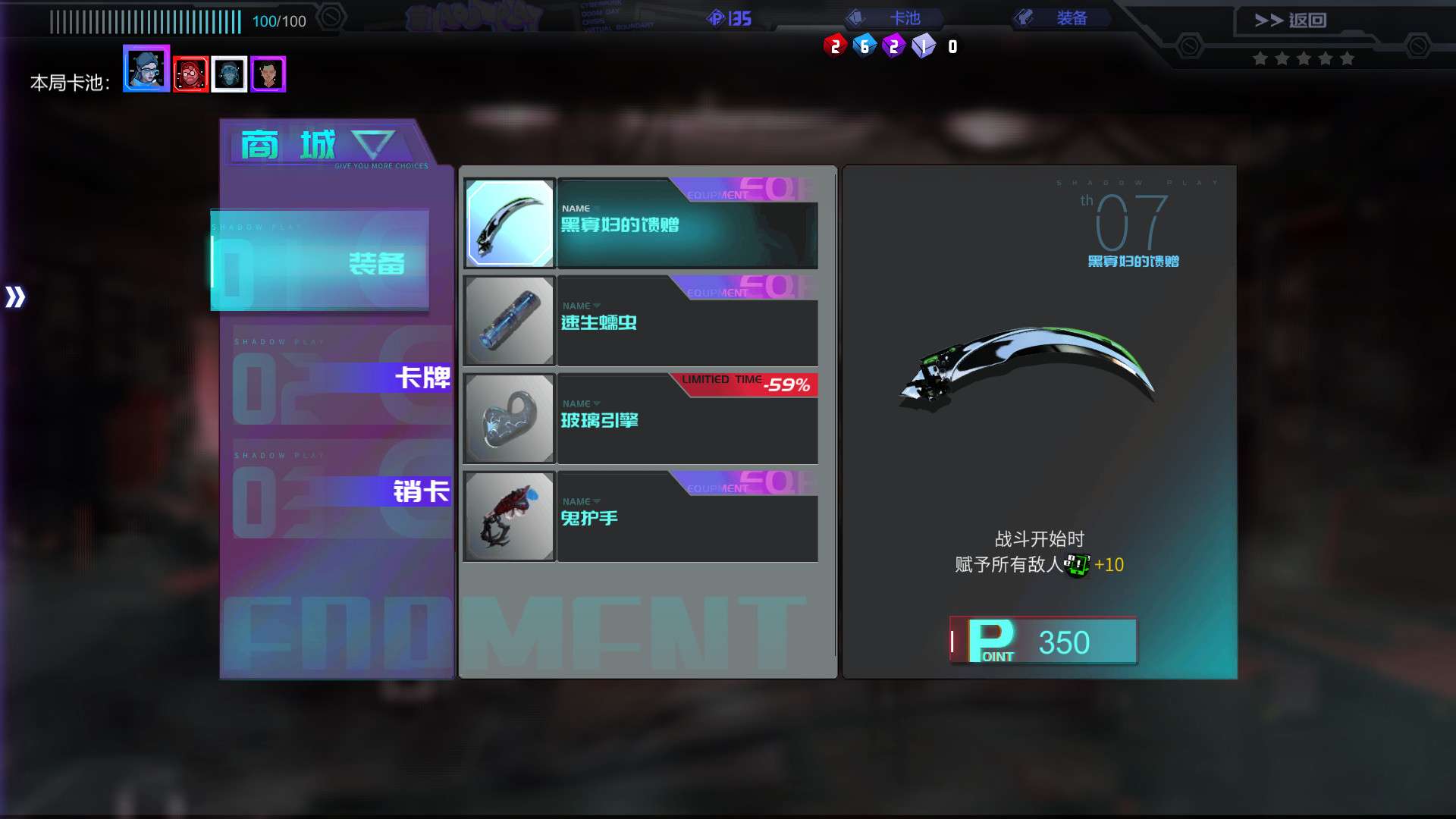The image size is (1456, 819).
Task: Switch to the 卡牌 shop category
Action: point(341,377)
